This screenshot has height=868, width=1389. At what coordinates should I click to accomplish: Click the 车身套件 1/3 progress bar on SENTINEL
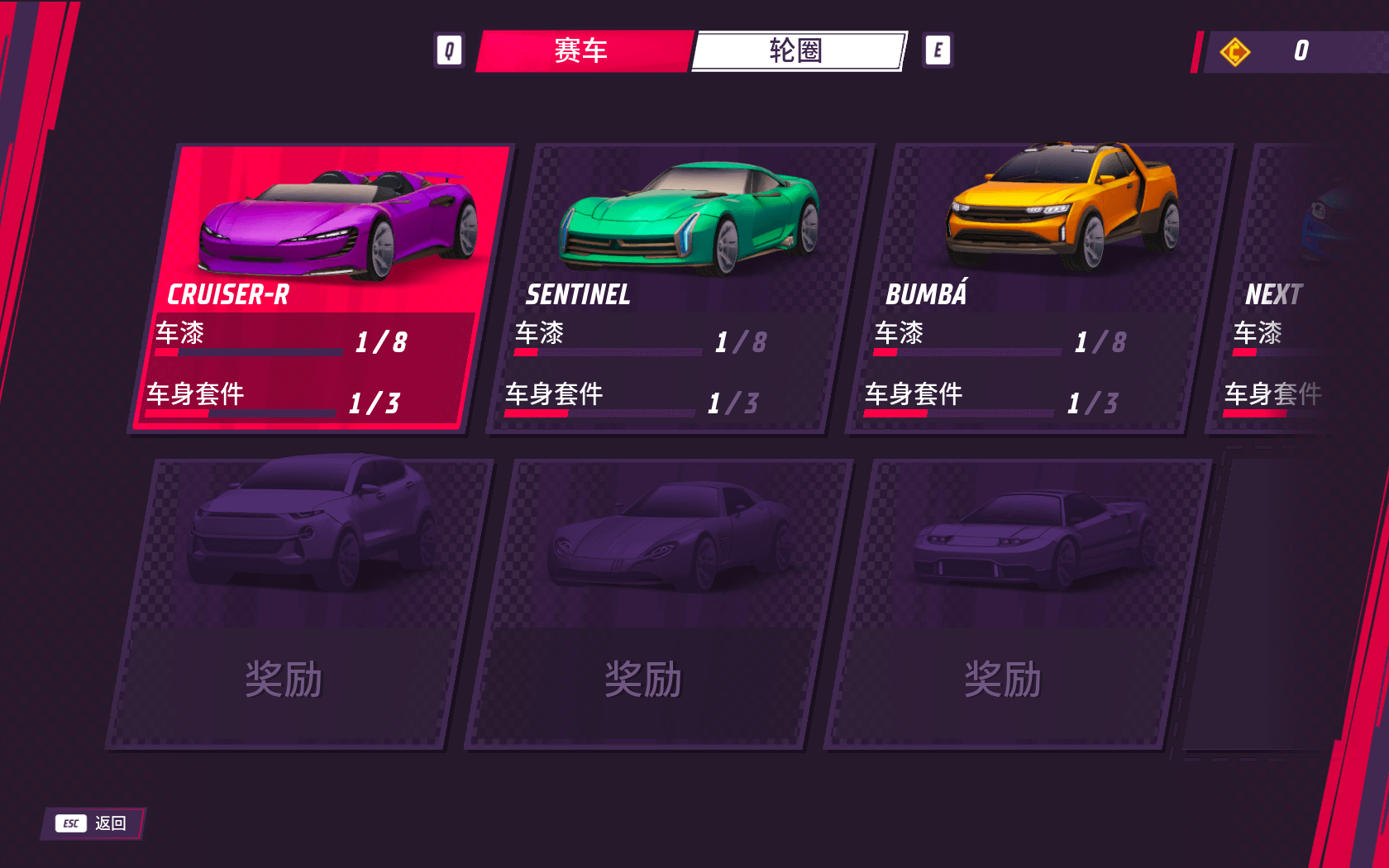pos(599,415)
